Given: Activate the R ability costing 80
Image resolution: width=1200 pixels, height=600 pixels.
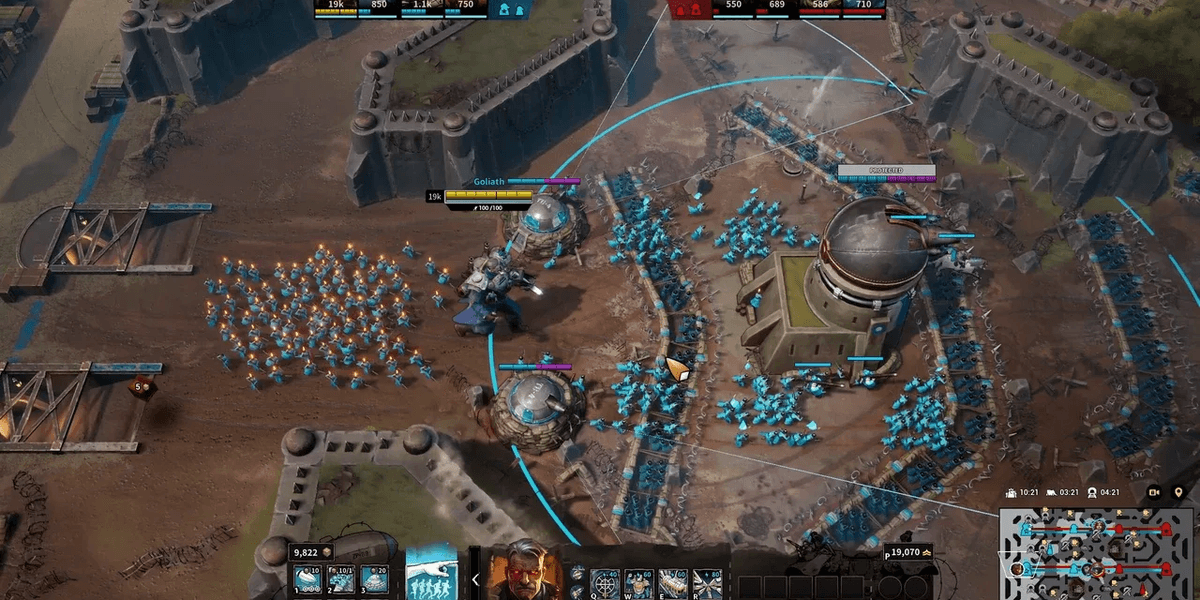Looking at the screenshot, I should click(x=706, y=582).
